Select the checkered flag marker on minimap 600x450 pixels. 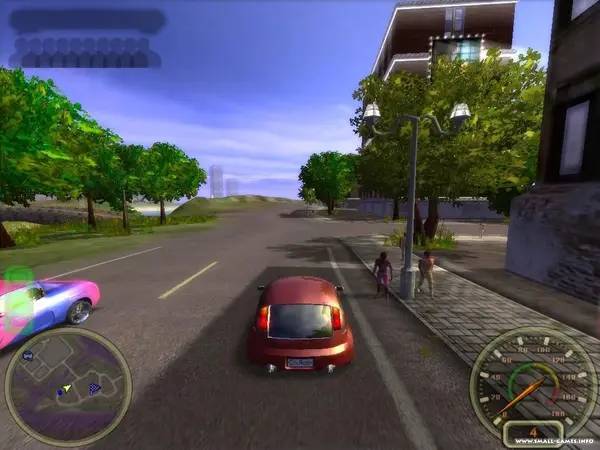click(95, 388)
